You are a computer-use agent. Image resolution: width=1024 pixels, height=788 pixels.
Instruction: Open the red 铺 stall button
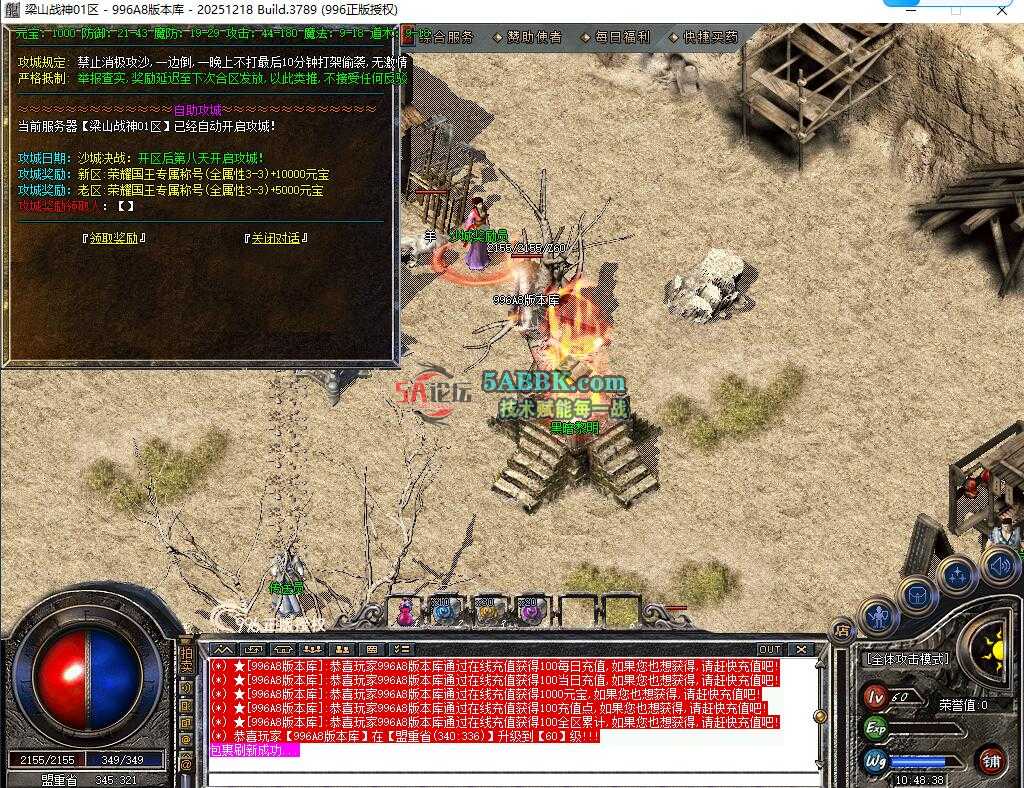[x=990, y=760]
